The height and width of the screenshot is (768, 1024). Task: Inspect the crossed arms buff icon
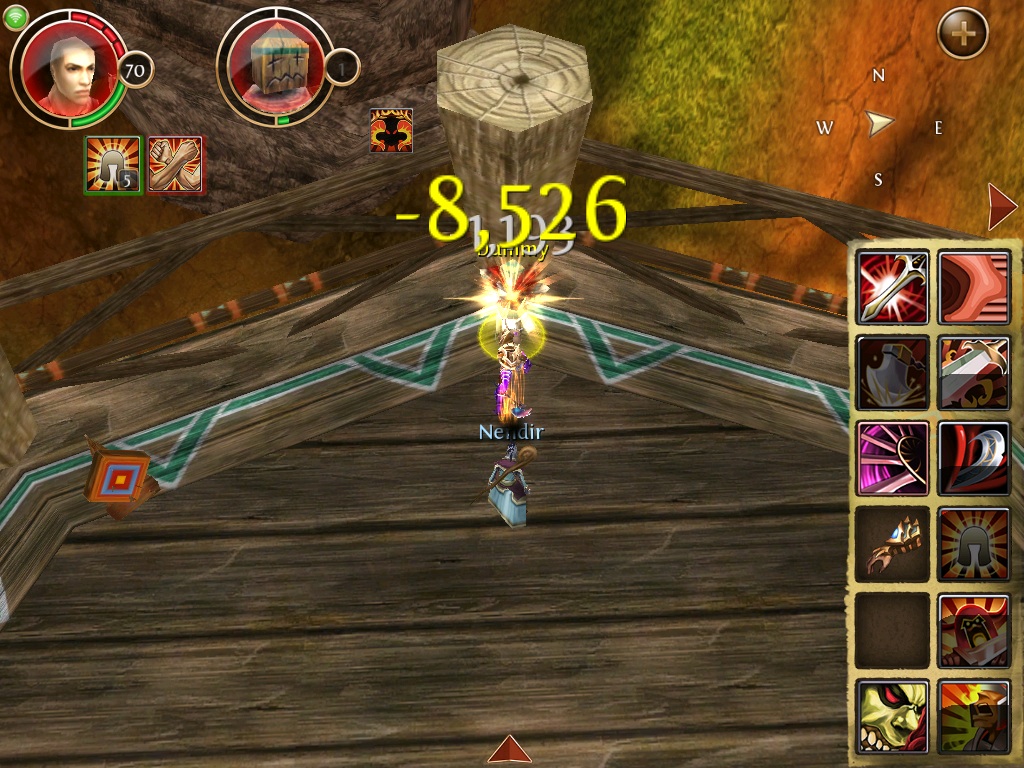pyautogui.click(x=176, y=164)
